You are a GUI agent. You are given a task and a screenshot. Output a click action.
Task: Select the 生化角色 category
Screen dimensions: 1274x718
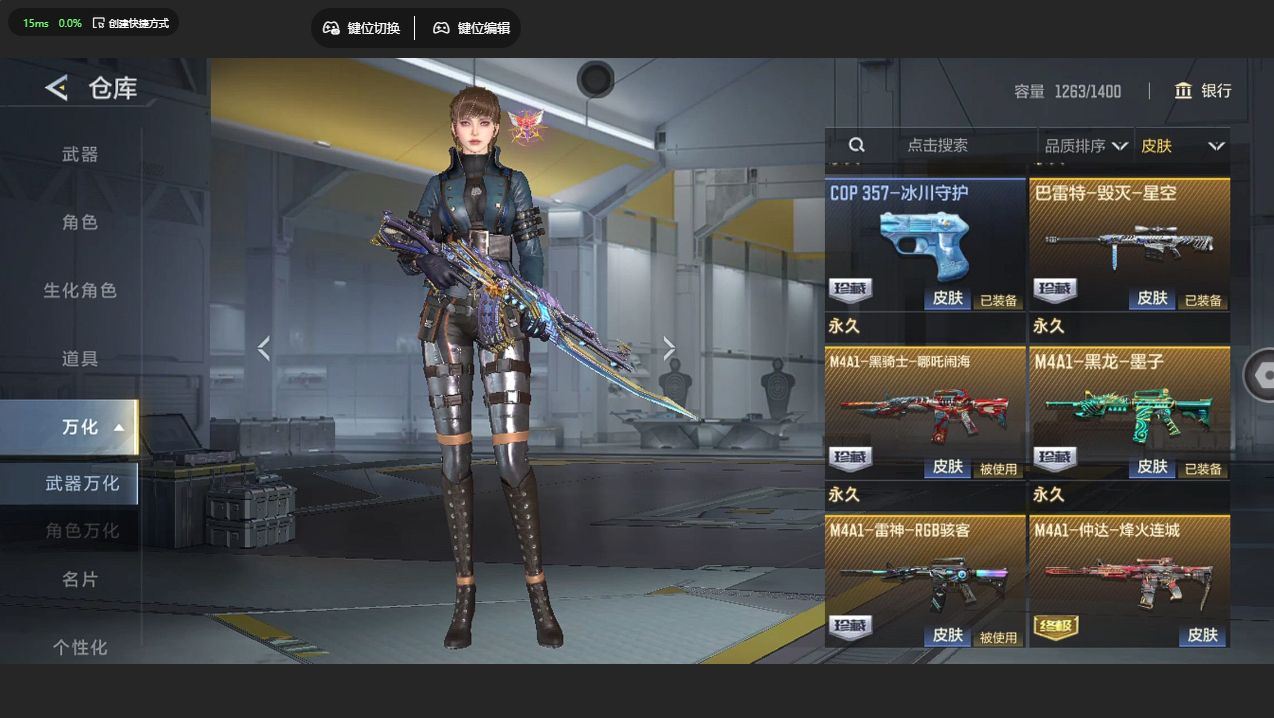click(x=80, y=290)
